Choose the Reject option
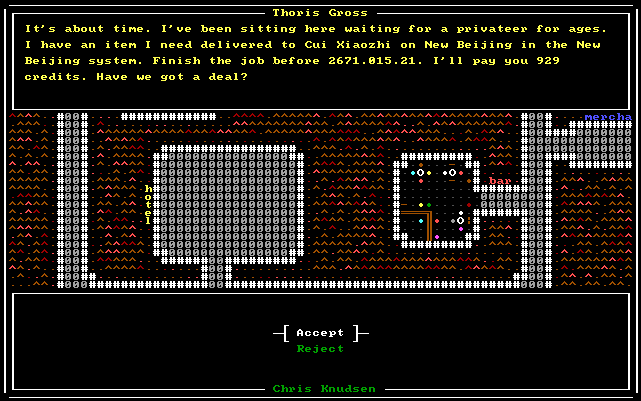This screenshot has height=401, width=641. click(x=320, y=349)
